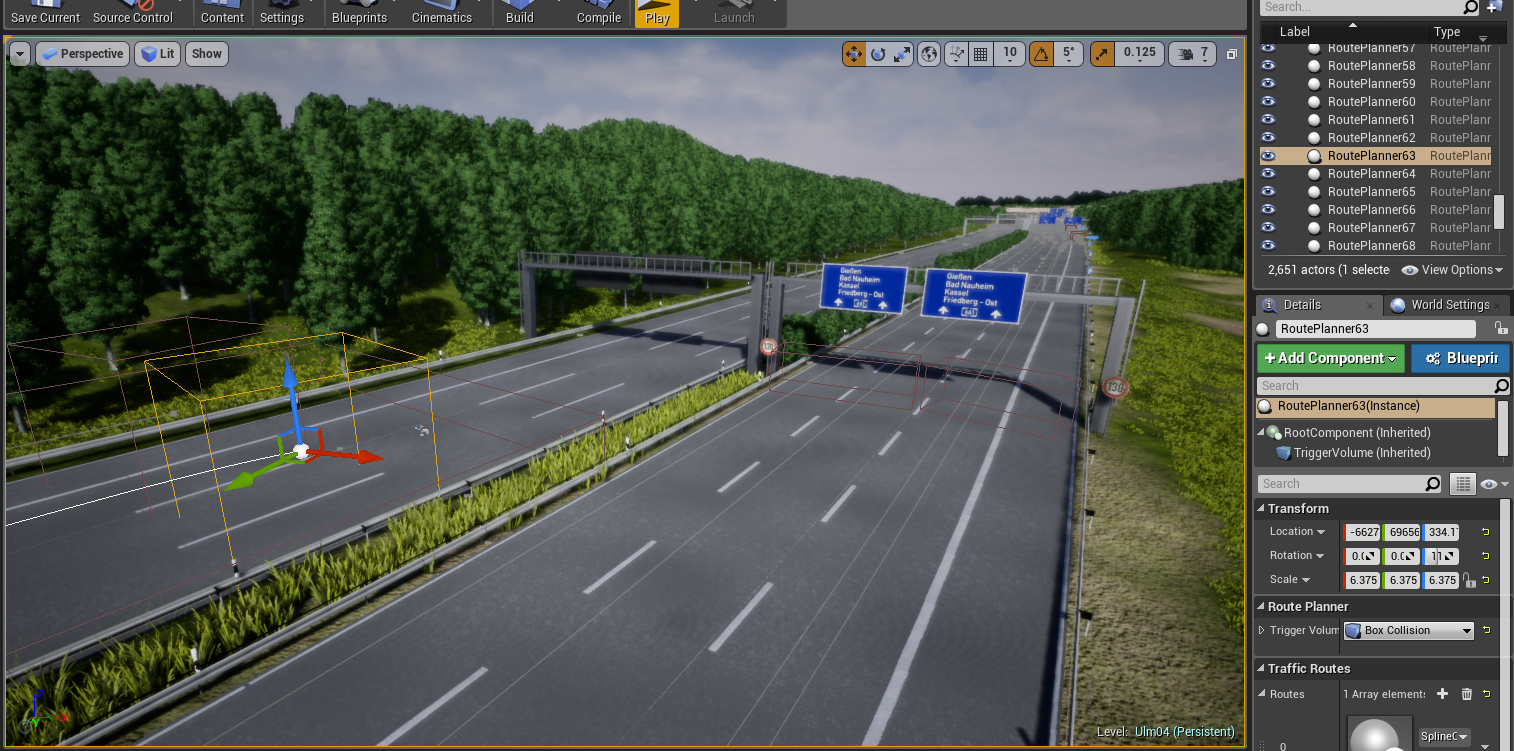1514x751 pixels.
Task: Hide RoutePlanner57 using its eye icon
Action: 1268,47
